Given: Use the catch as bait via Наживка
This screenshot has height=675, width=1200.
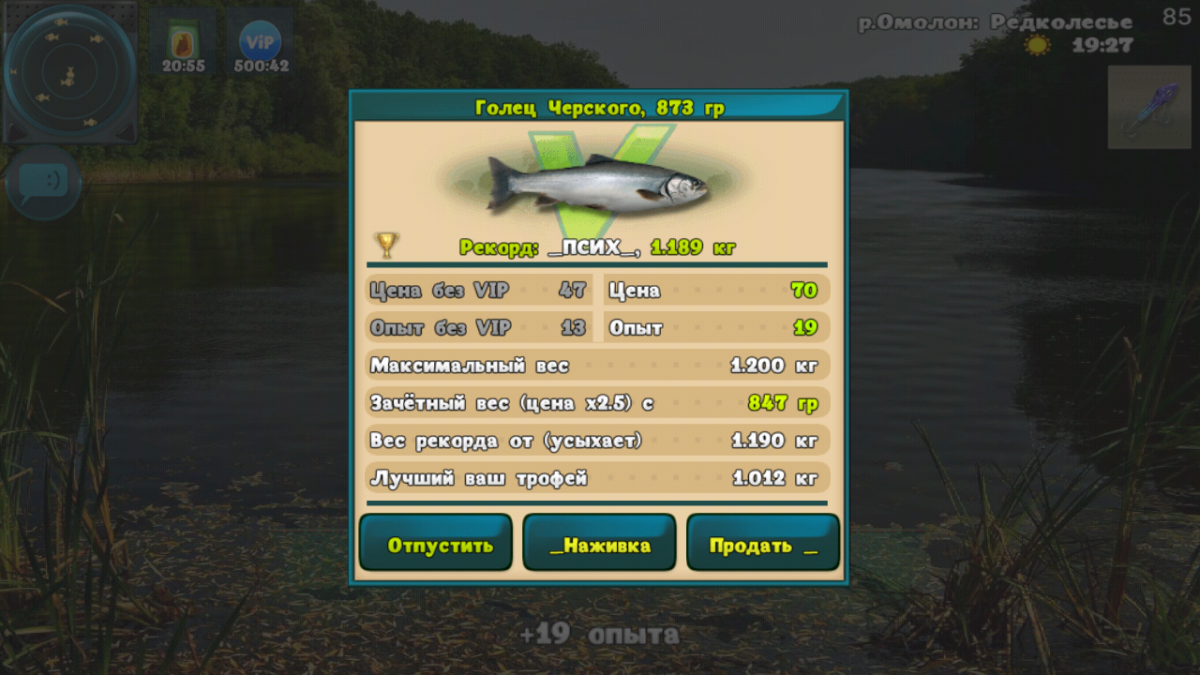Looking at the screenshot, I should [x=599, y=543].
